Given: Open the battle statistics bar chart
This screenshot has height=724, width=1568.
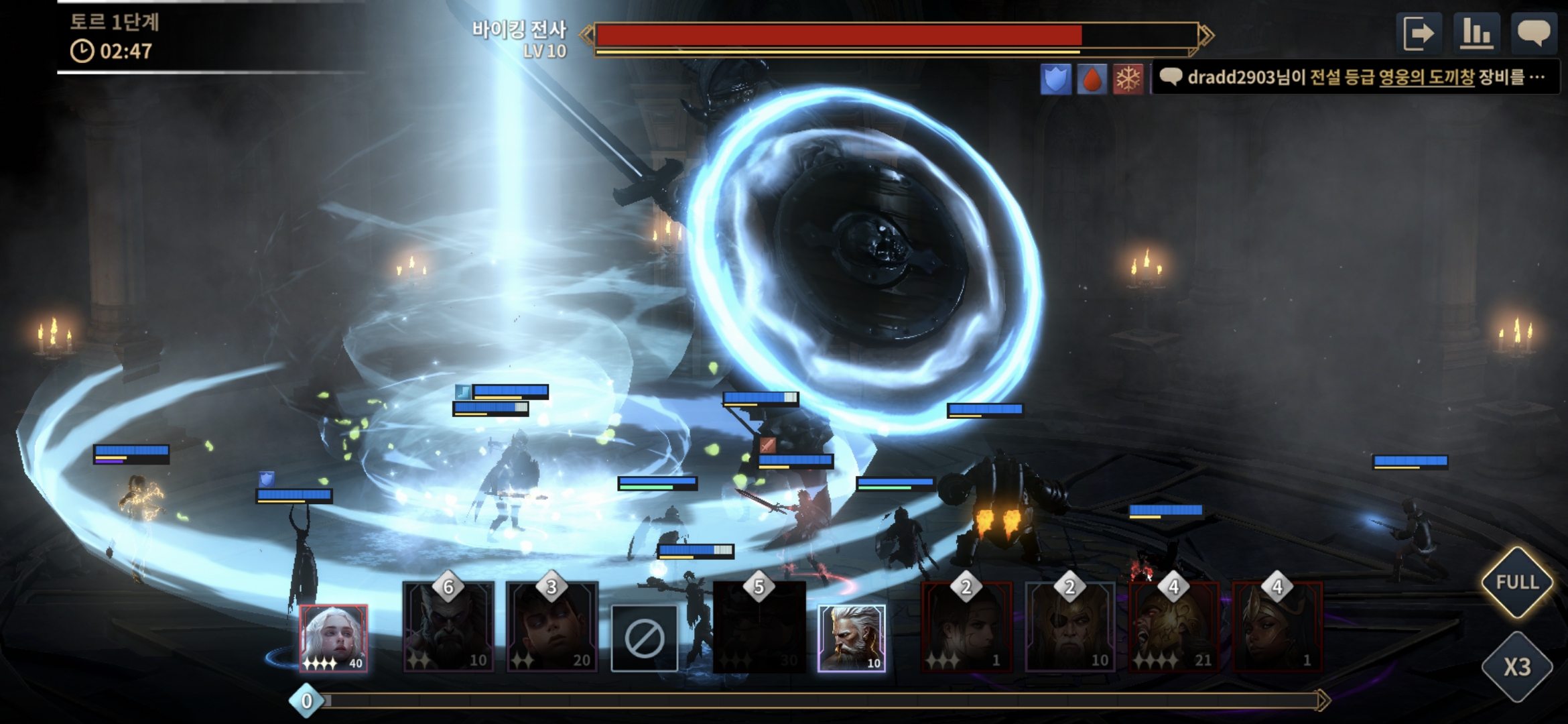Looking at the screenshot, I should tap(1476, 34).
